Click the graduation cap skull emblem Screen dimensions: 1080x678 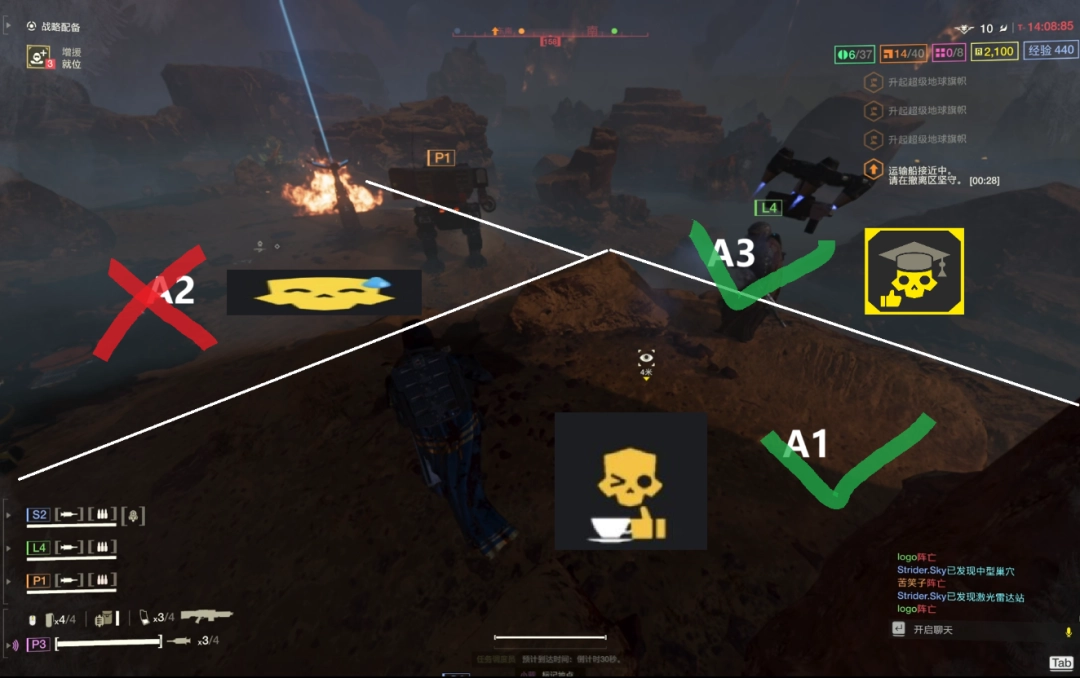coord(914,271)
